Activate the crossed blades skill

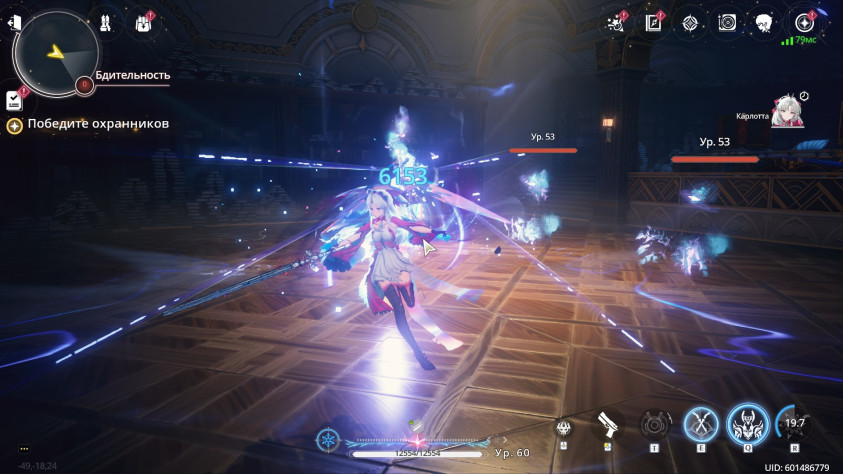(700, 425)
